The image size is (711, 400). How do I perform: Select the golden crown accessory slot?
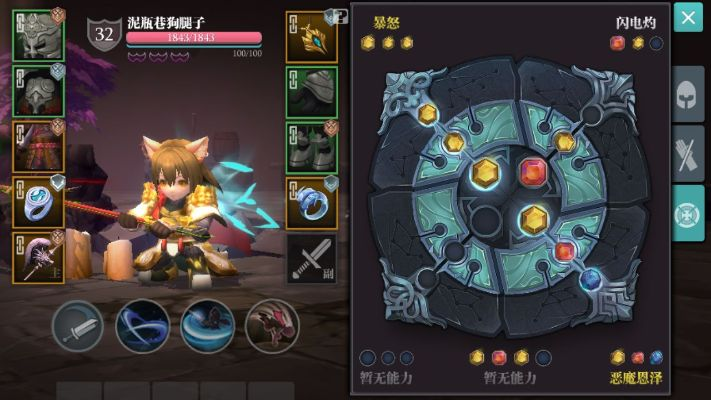tap(311, 37)
